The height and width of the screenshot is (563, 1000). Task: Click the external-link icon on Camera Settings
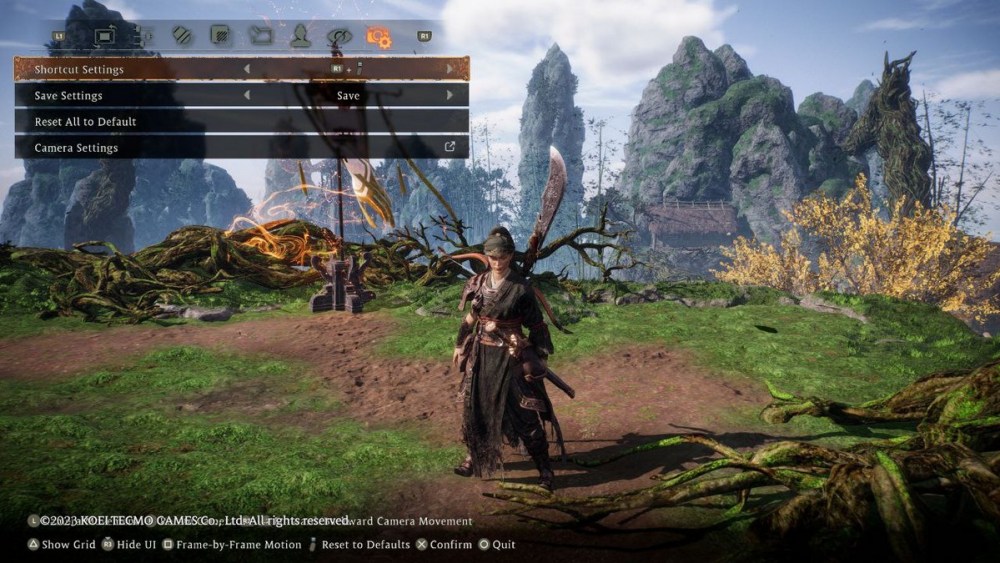(450, 147)
